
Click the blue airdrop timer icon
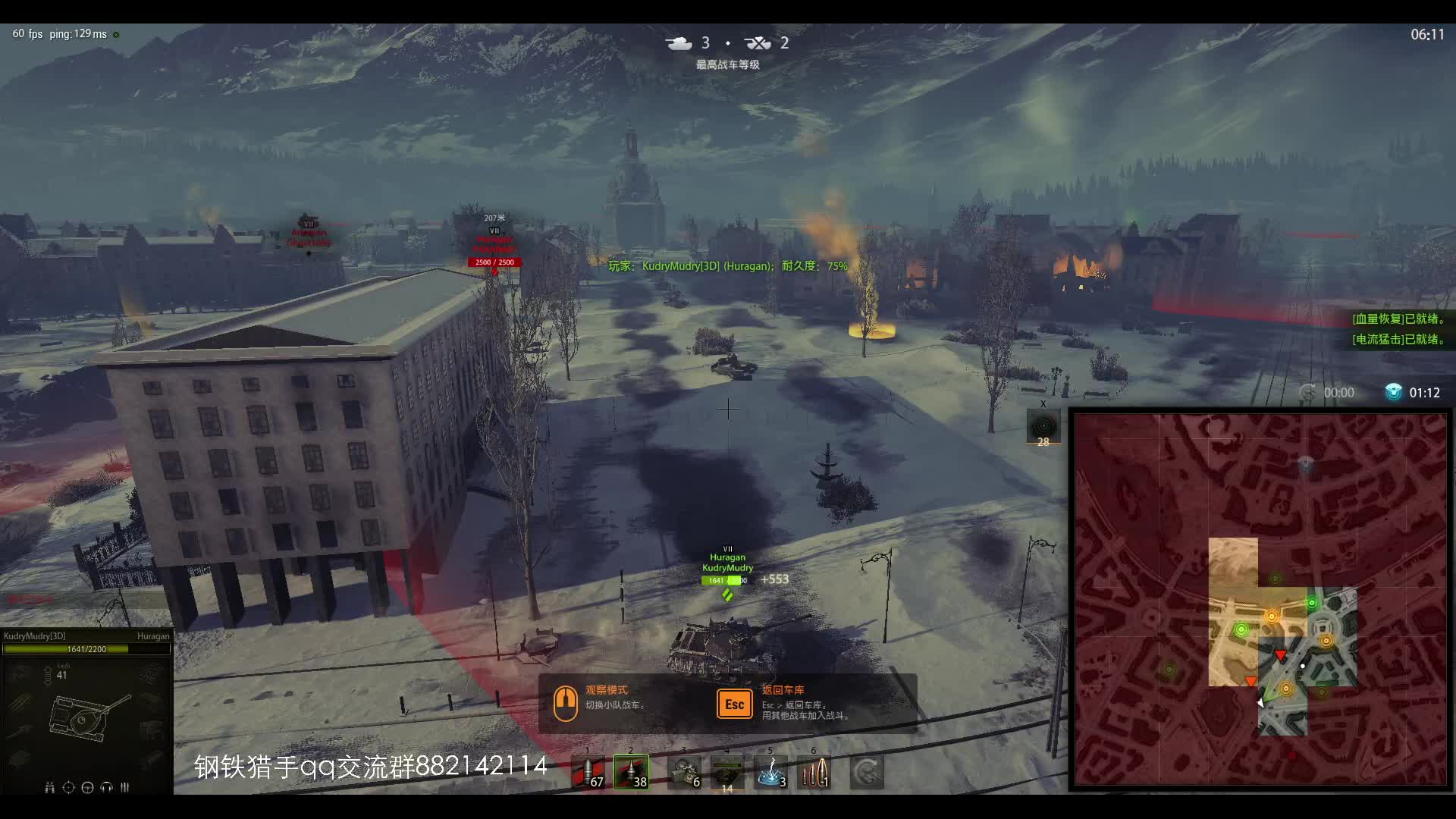click(1393, 392)
